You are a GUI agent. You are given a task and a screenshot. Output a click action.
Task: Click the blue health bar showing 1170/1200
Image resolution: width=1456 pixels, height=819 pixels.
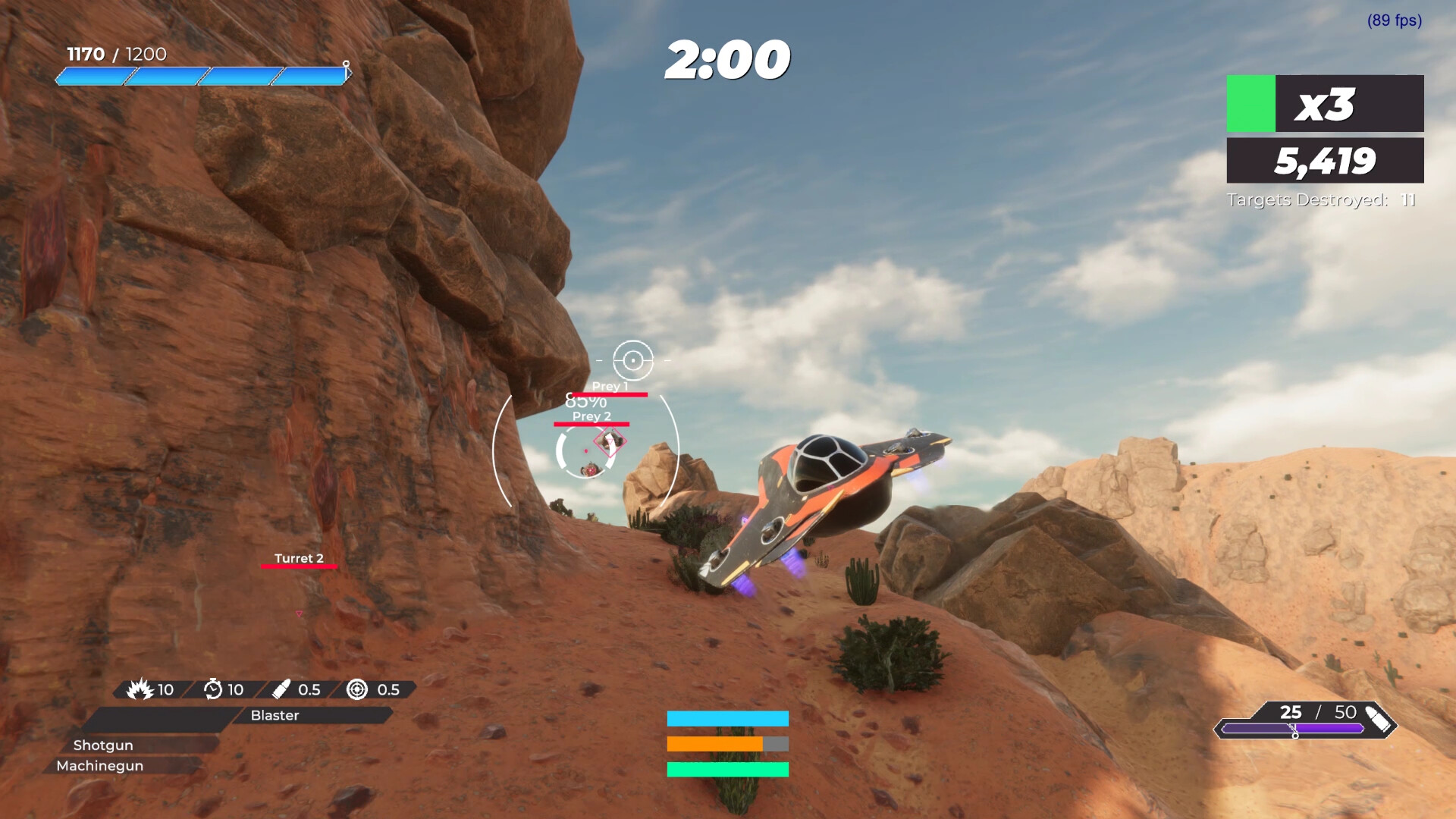click(x=202, y=74)
